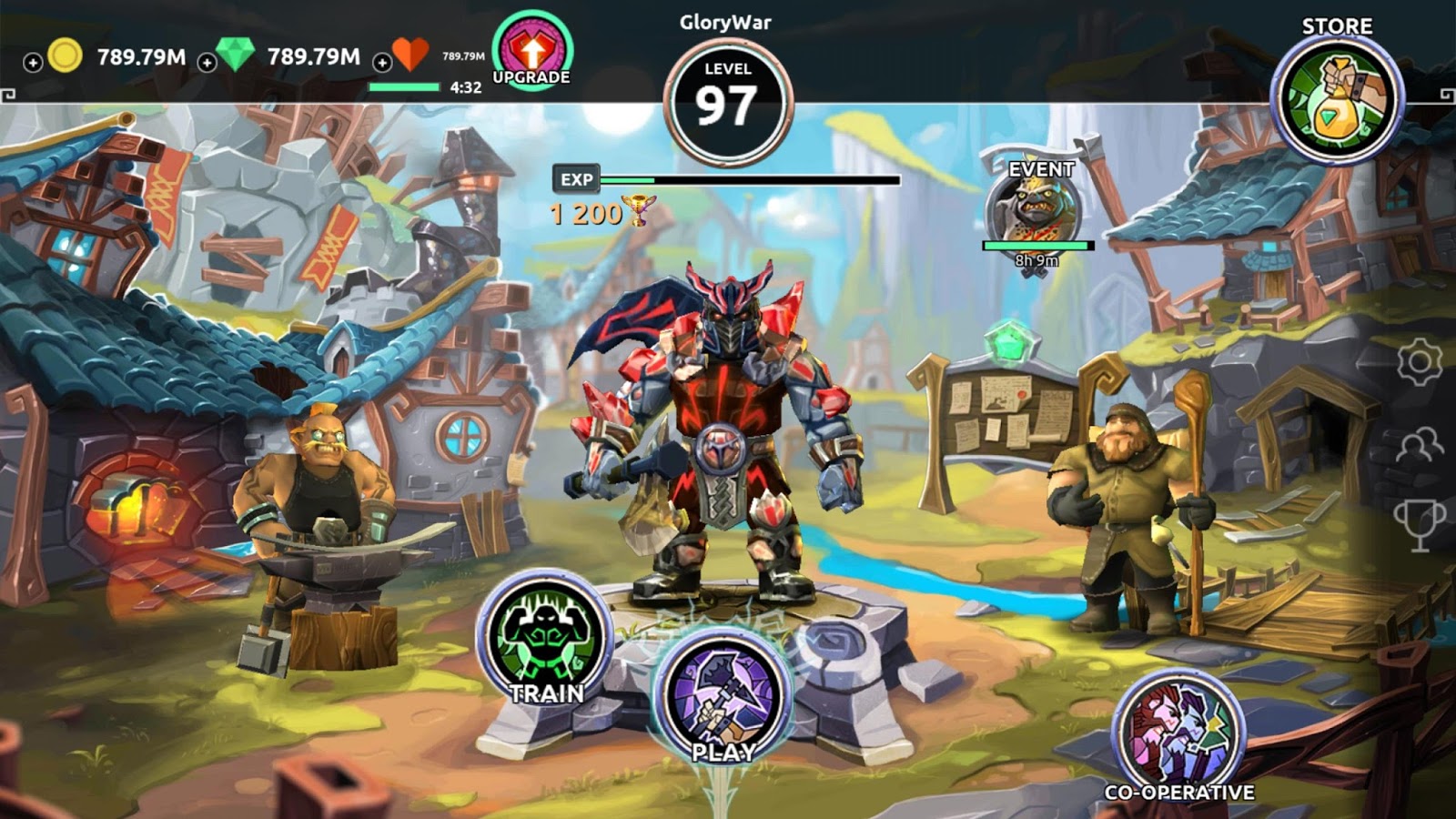
Task: Open the friends list icon
Action: point(1419,445)
